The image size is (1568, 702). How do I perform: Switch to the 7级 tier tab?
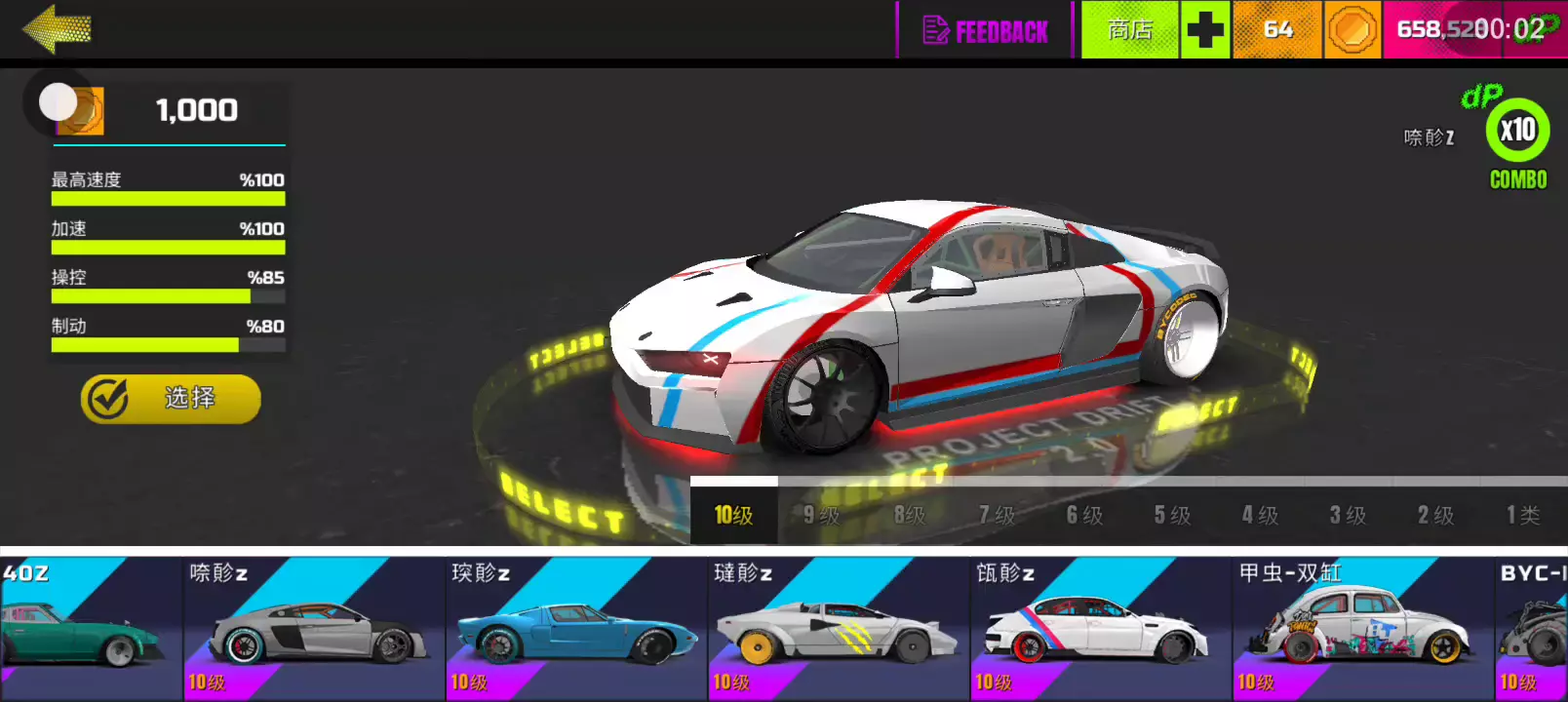point(997,515)
